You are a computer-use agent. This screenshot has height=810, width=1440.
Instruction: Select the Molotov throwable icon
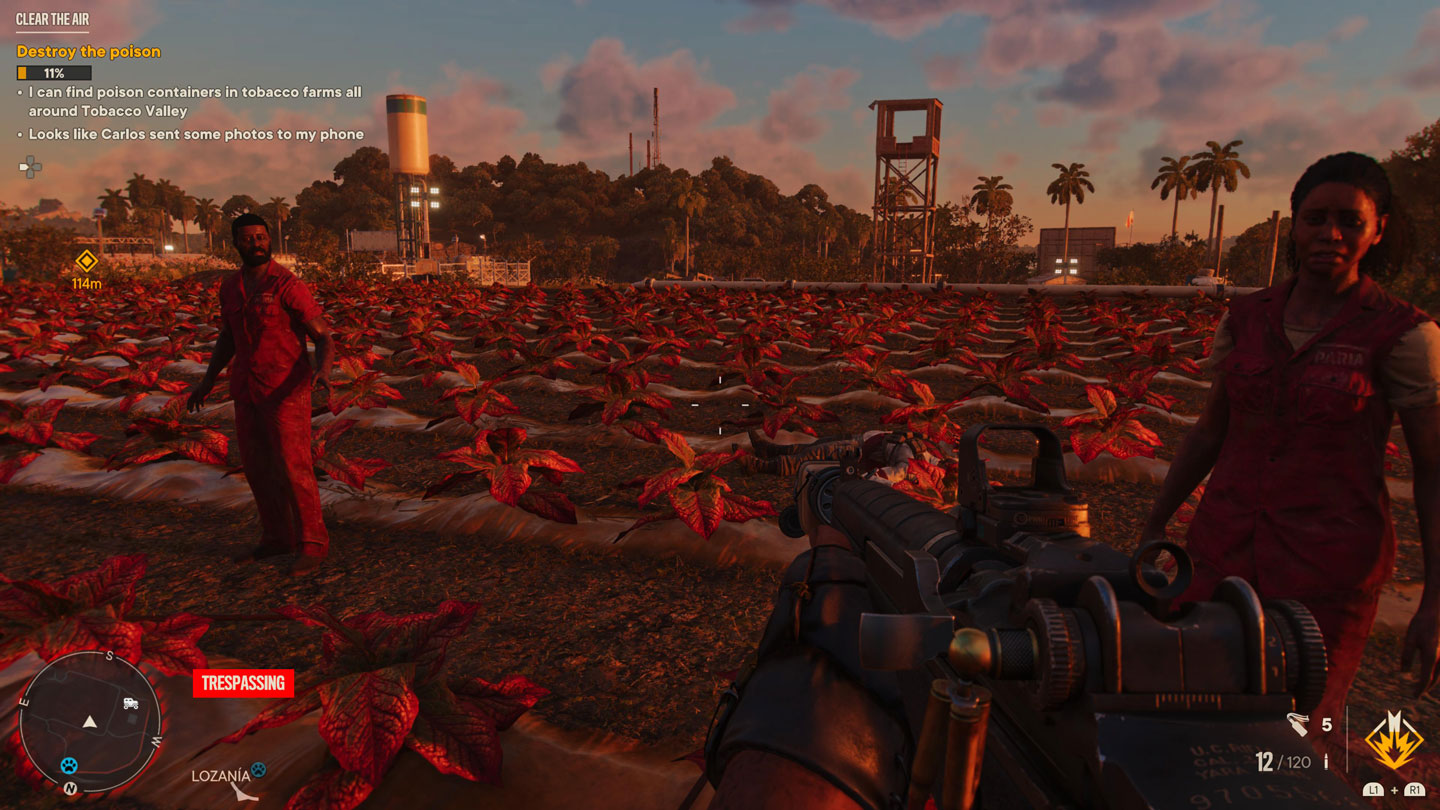1298,725
